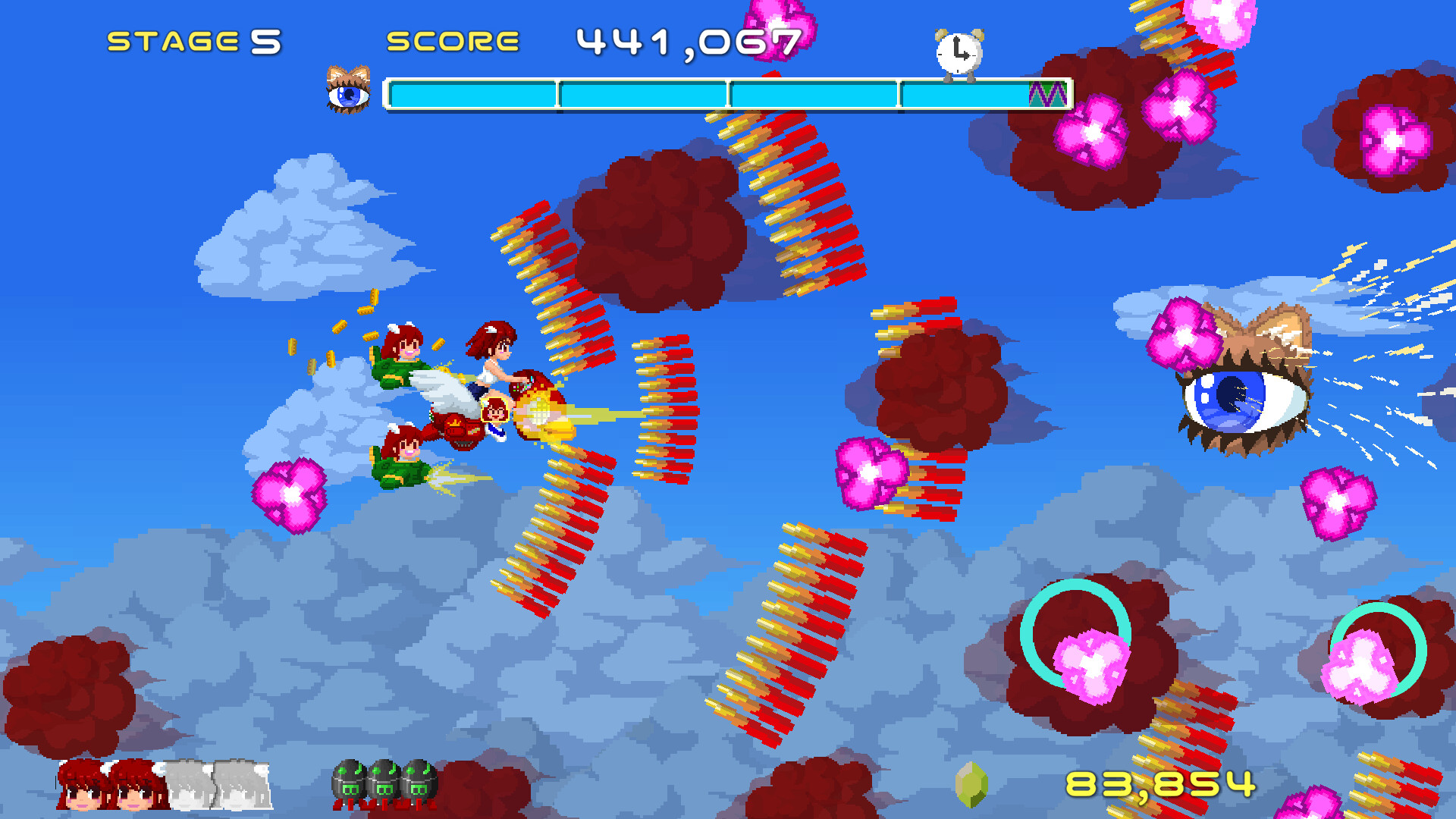Click the zigzag end segment of the boss bar
Screen dimensions: 1456x819
pyautogui.click(x=1046, y=94)
